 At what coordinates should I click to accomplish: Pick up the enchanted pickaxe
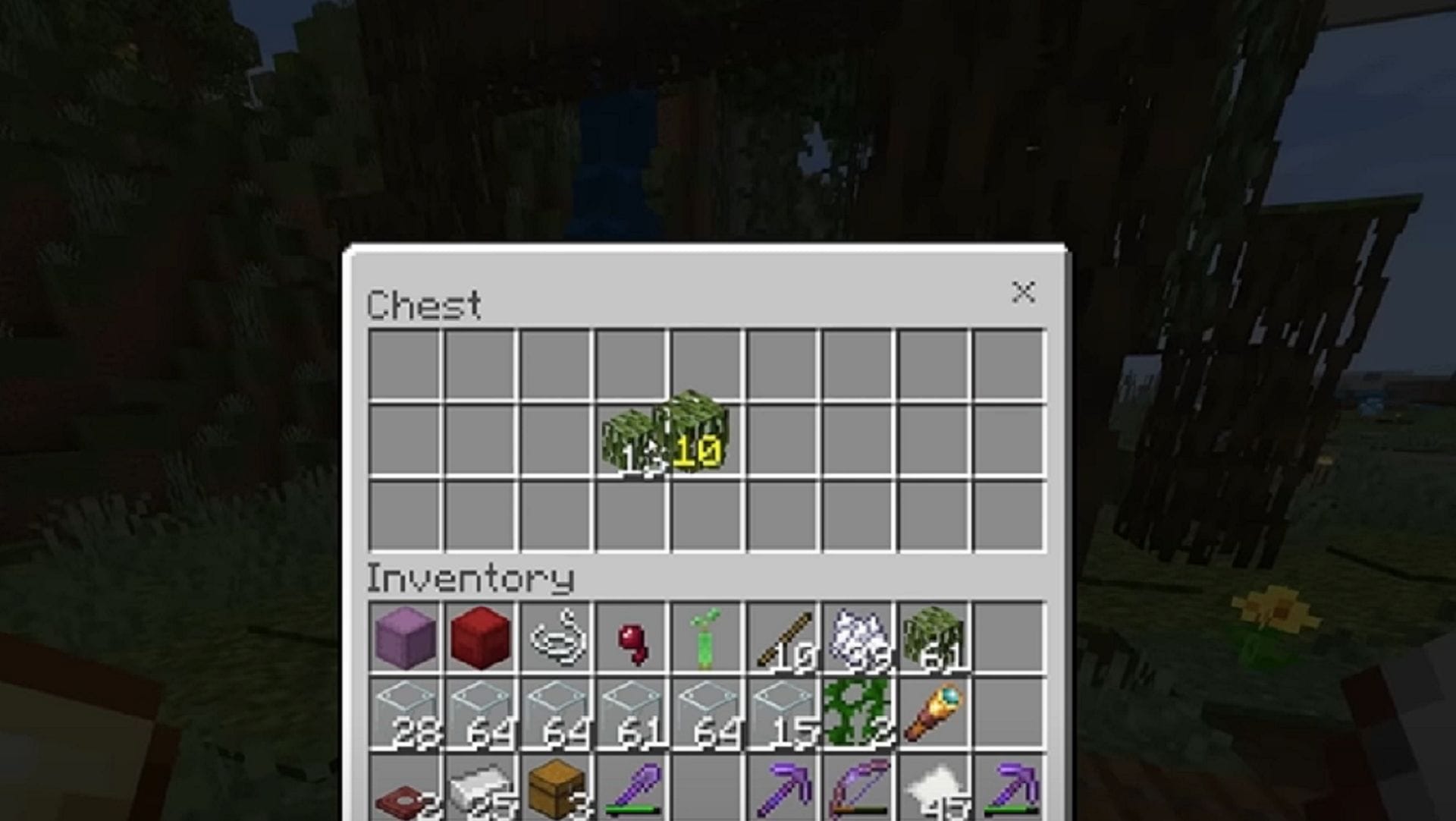click(x=785, y=793)
